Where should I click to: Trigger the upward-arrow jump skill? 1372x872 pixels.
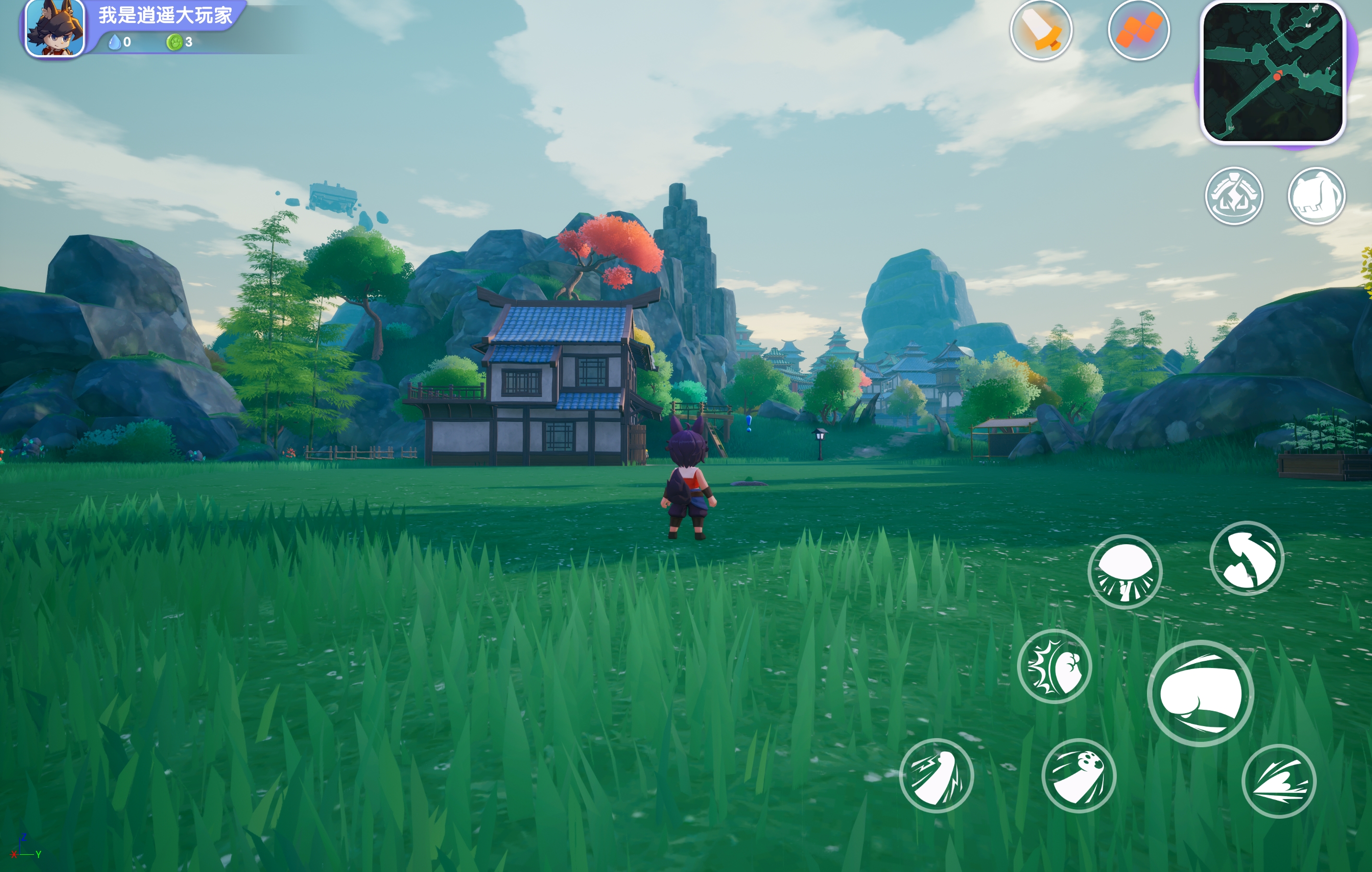(1247, 558)
